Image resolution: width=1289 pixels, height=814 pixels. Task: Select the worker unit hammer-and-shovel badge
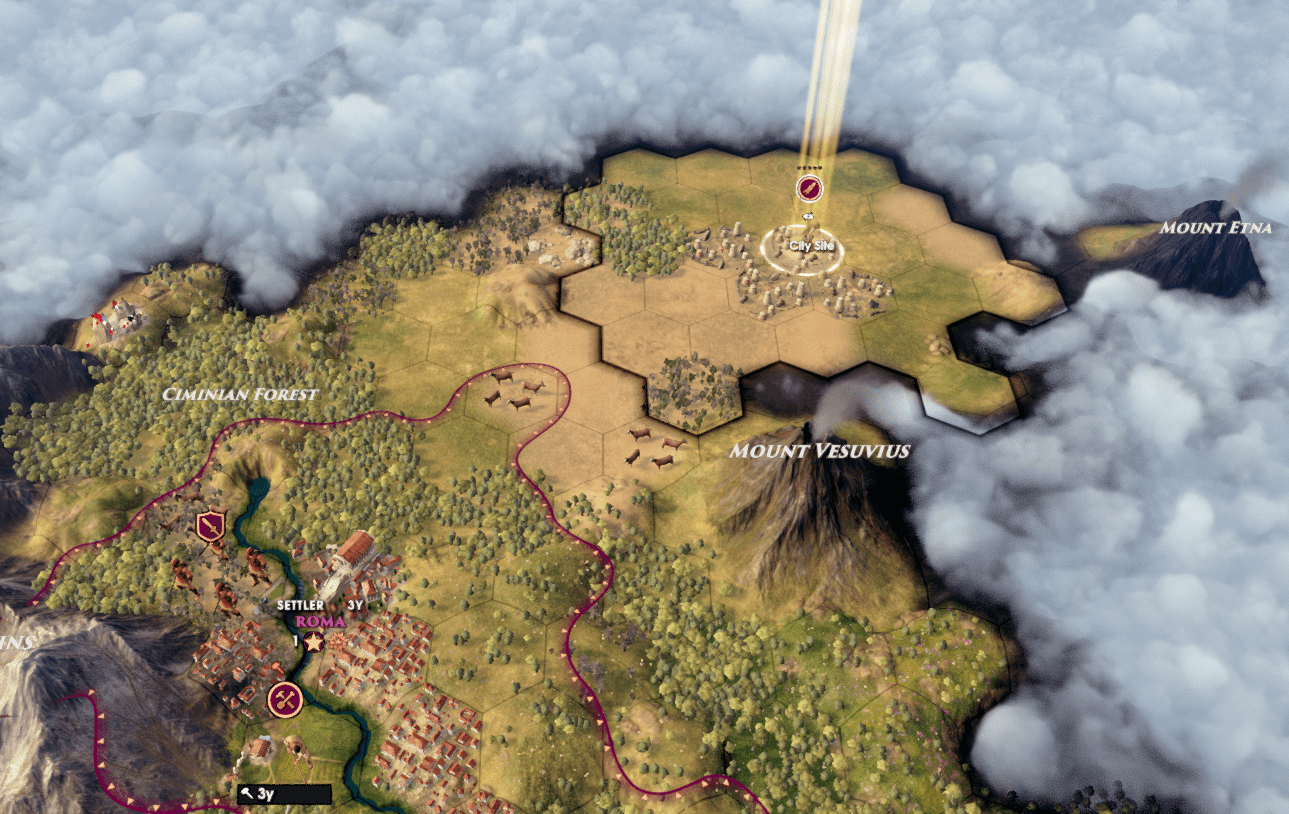285,699
